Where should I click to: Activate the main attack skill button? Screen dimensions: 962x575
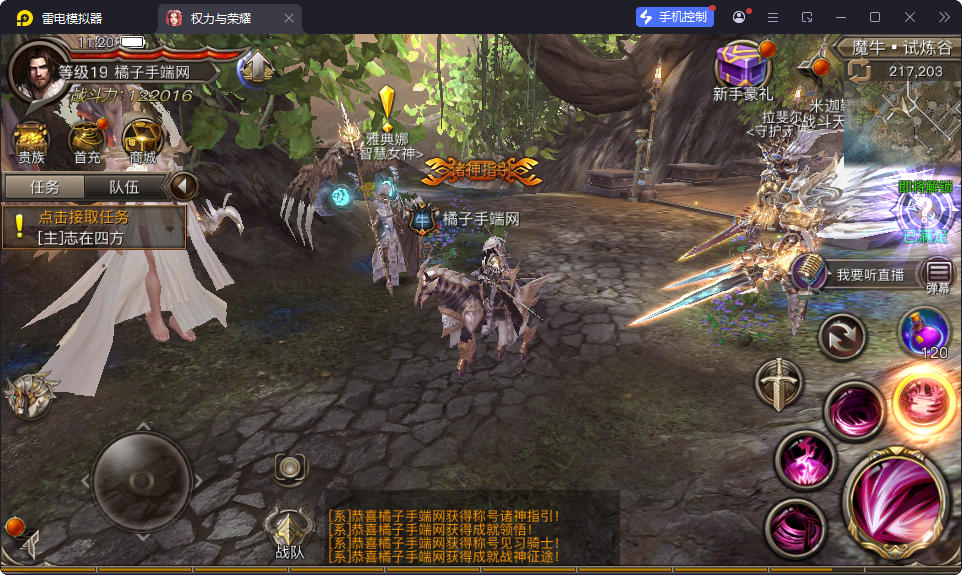tap(896, 494)
